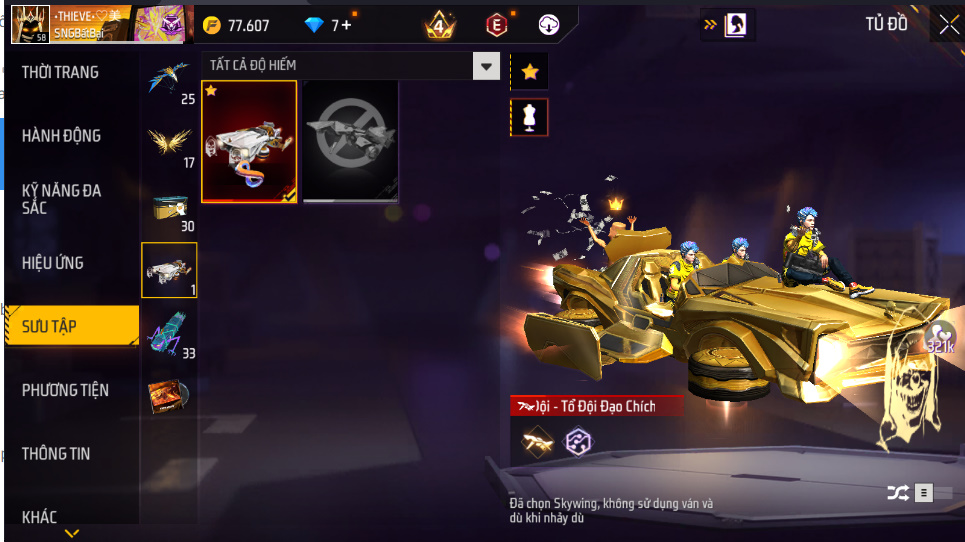Select the white Skywing item card
This screenshot has height=542, width=965.
point(249,141)
